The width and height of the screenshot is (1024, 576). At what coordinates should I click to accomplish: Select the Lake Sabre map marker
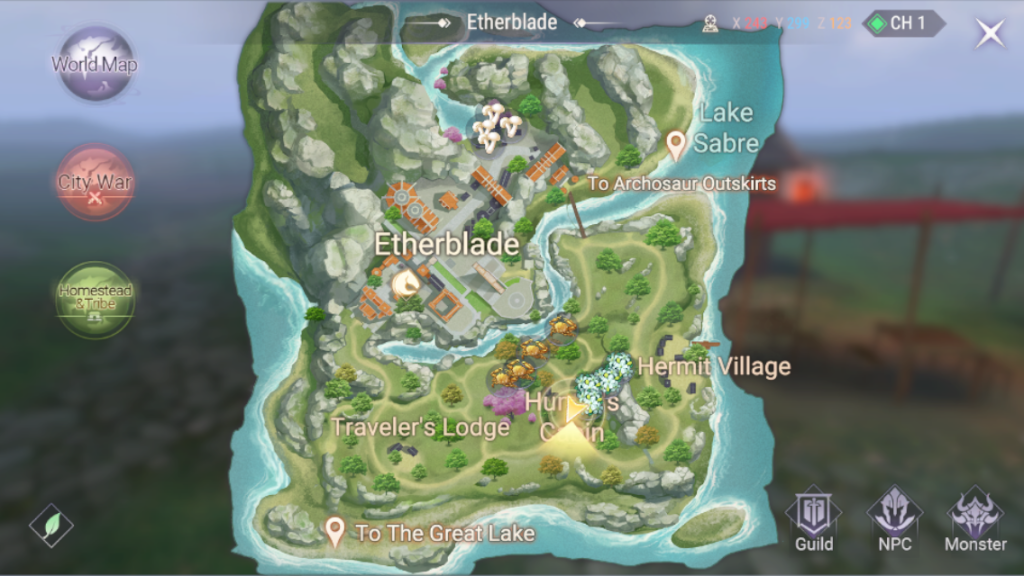point(676,146)
